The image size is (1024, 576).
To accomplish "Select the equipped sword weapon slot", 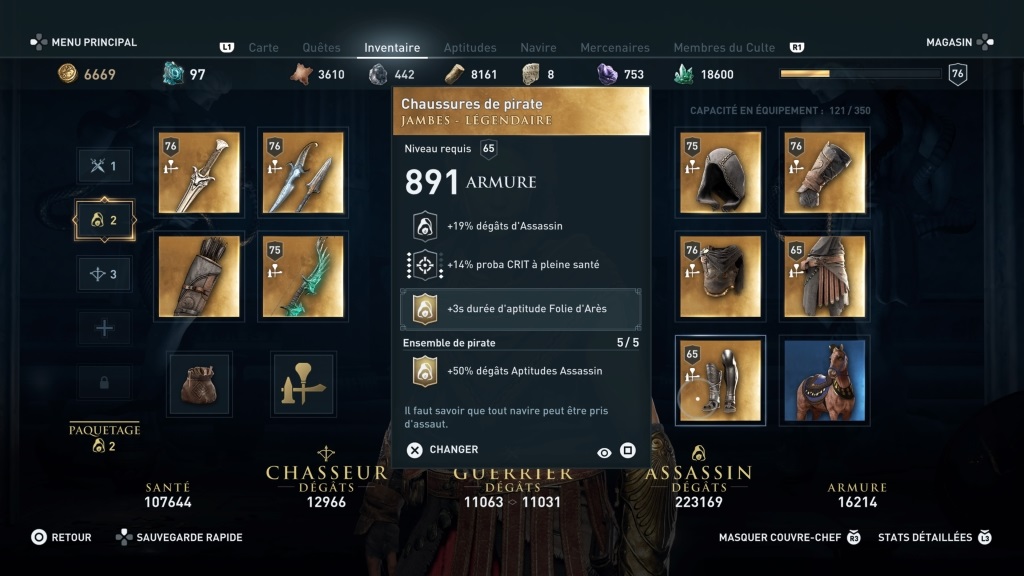I will [199, 173].
